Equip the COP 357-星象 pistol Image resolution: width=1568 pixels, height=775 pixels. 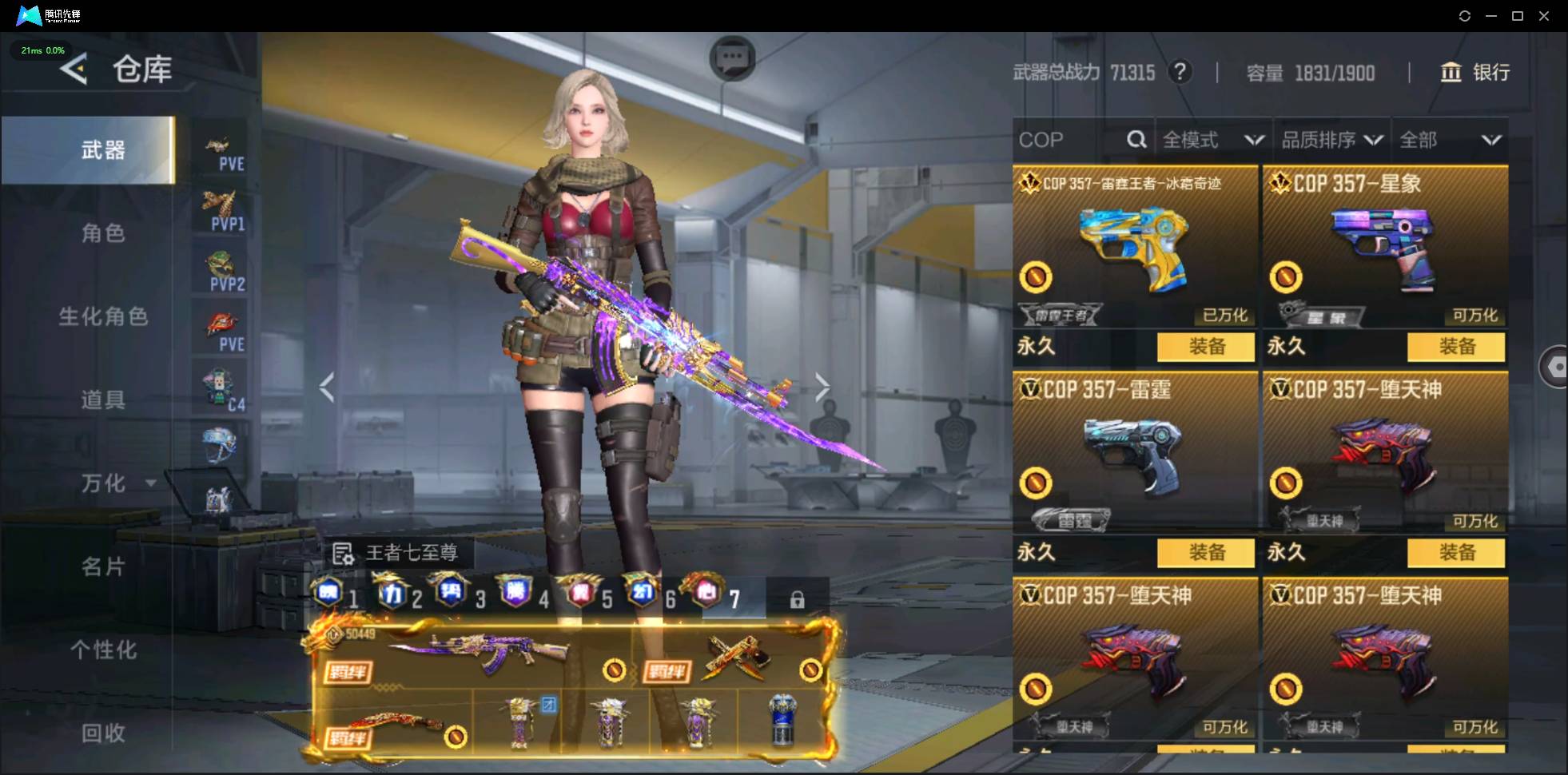[x=1455, y=347]
